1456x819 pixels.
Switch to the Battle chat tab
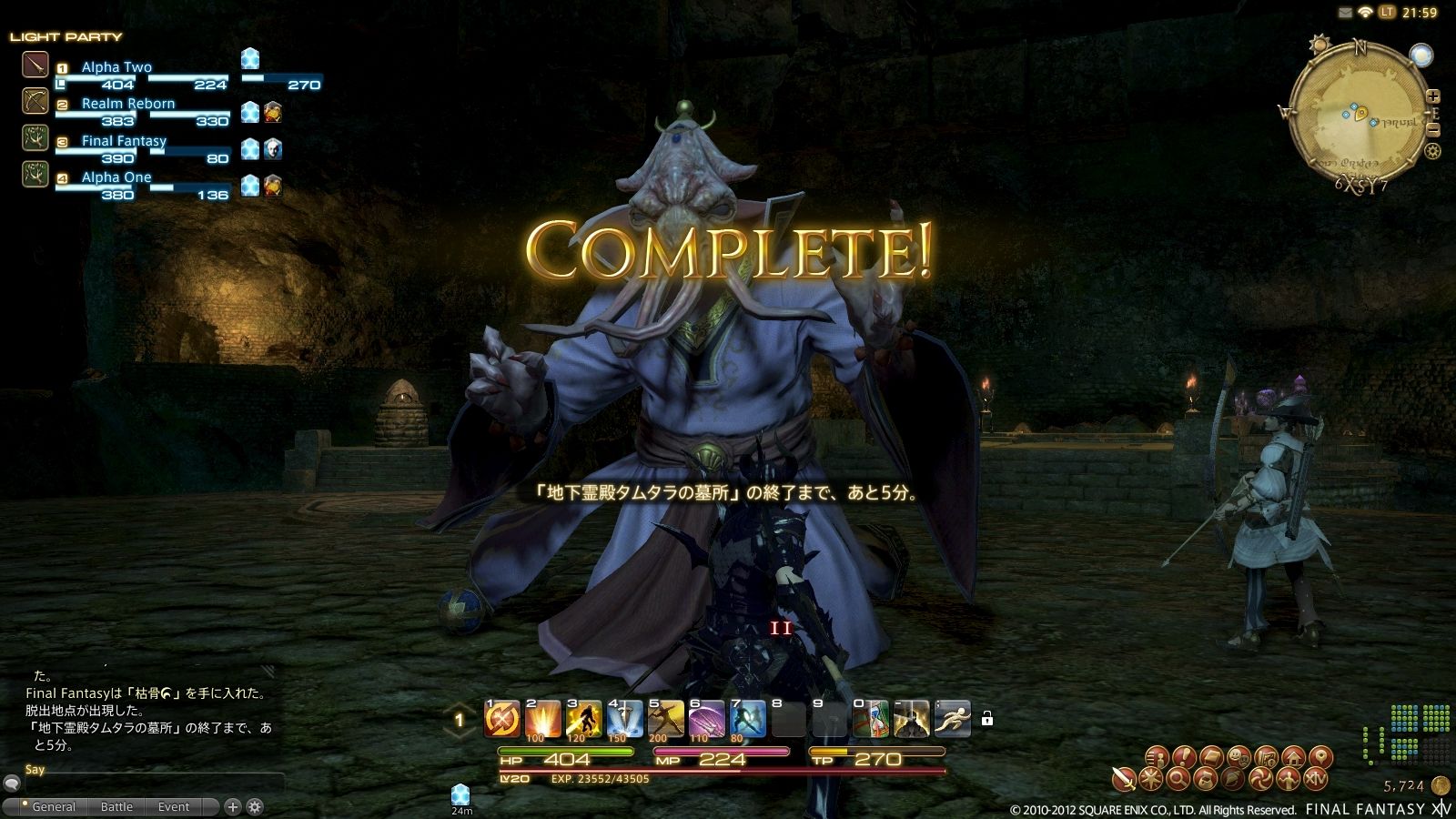(x=116, y=806)
